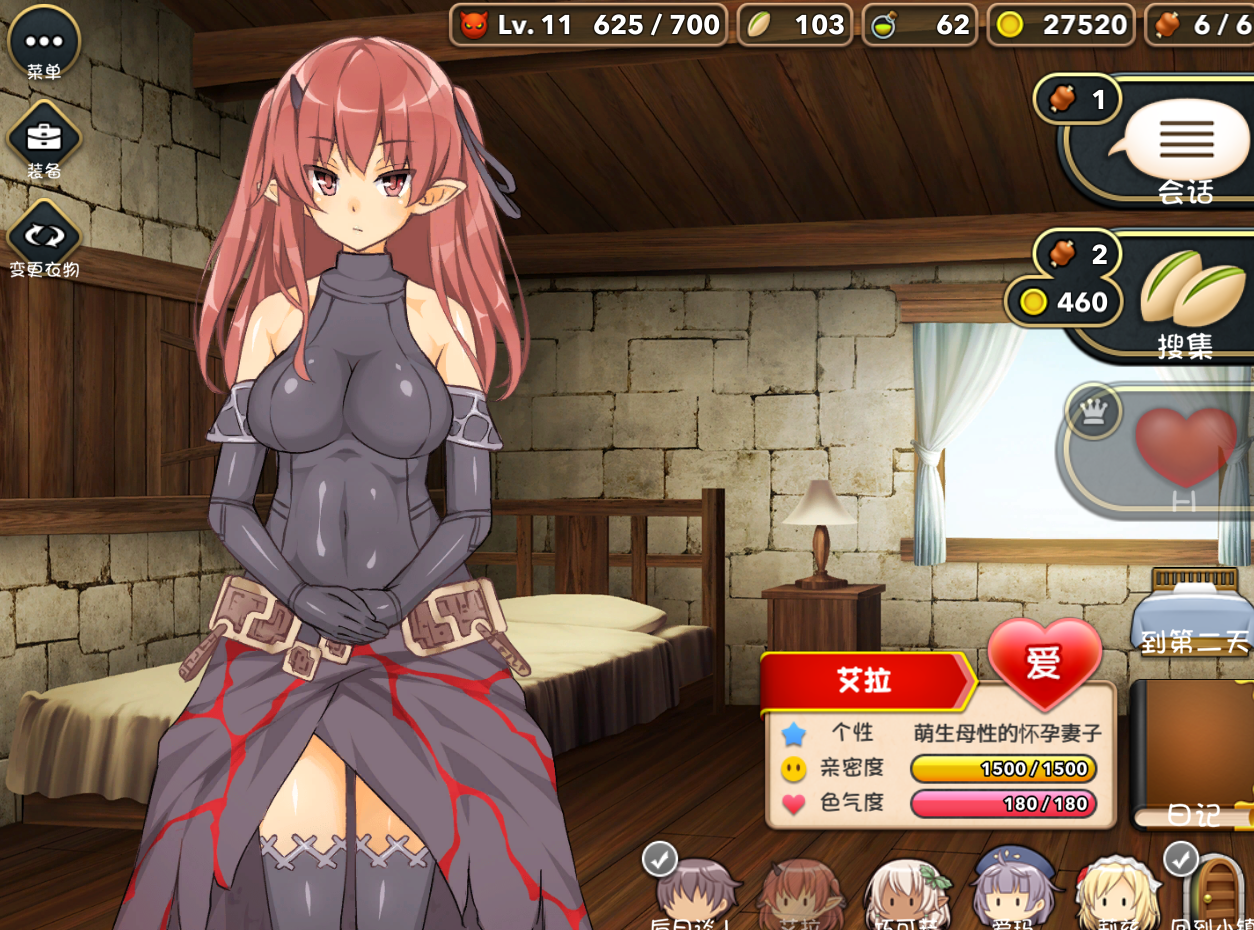Image resolution: width=1254 pixels, height=930 pixels.
Task: Open the 菜单 menu button
Action: (x=44, y=42)
